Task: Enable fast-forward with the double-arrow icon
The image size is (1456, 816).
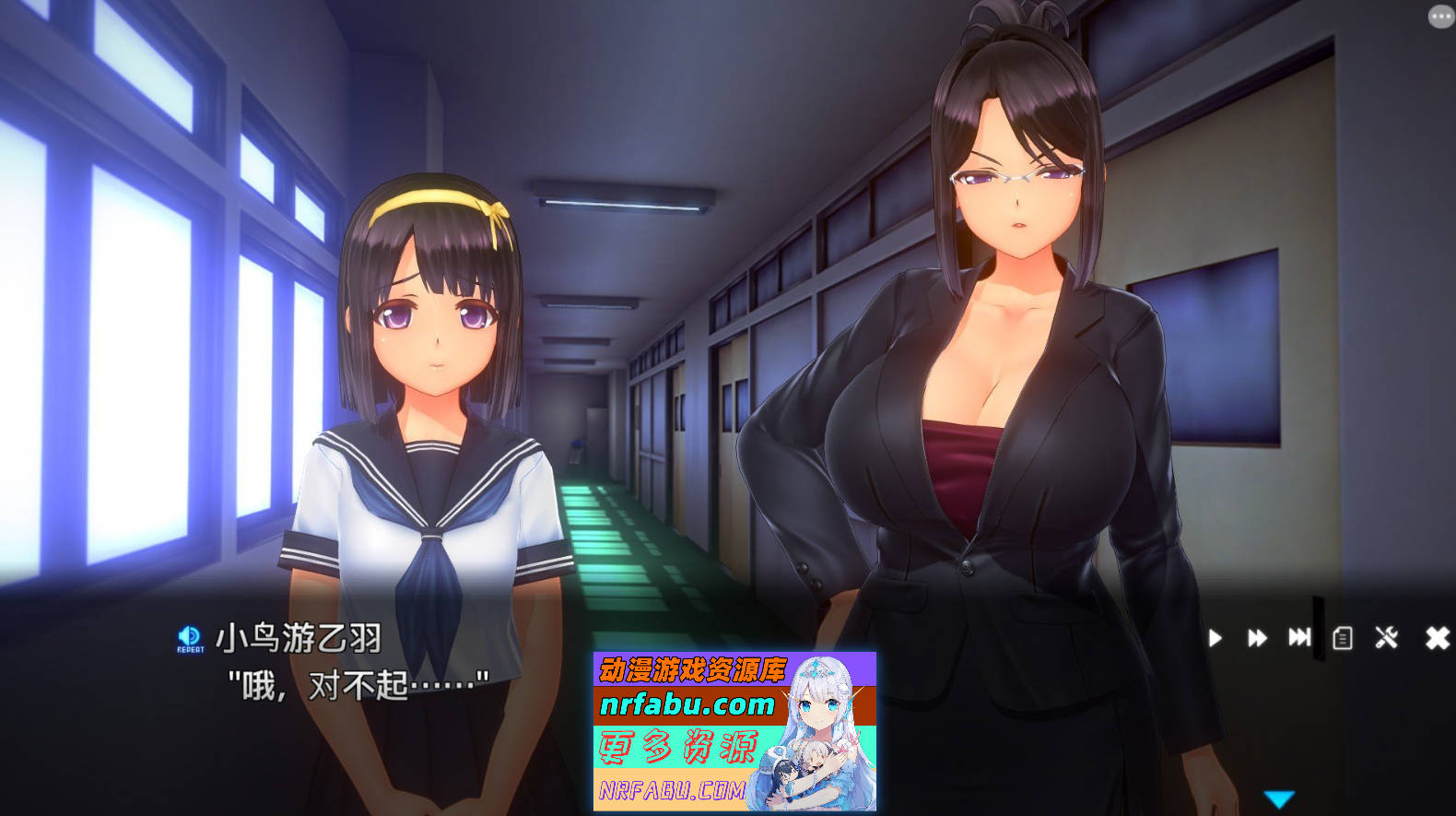Action: [x=1257, y=636]
